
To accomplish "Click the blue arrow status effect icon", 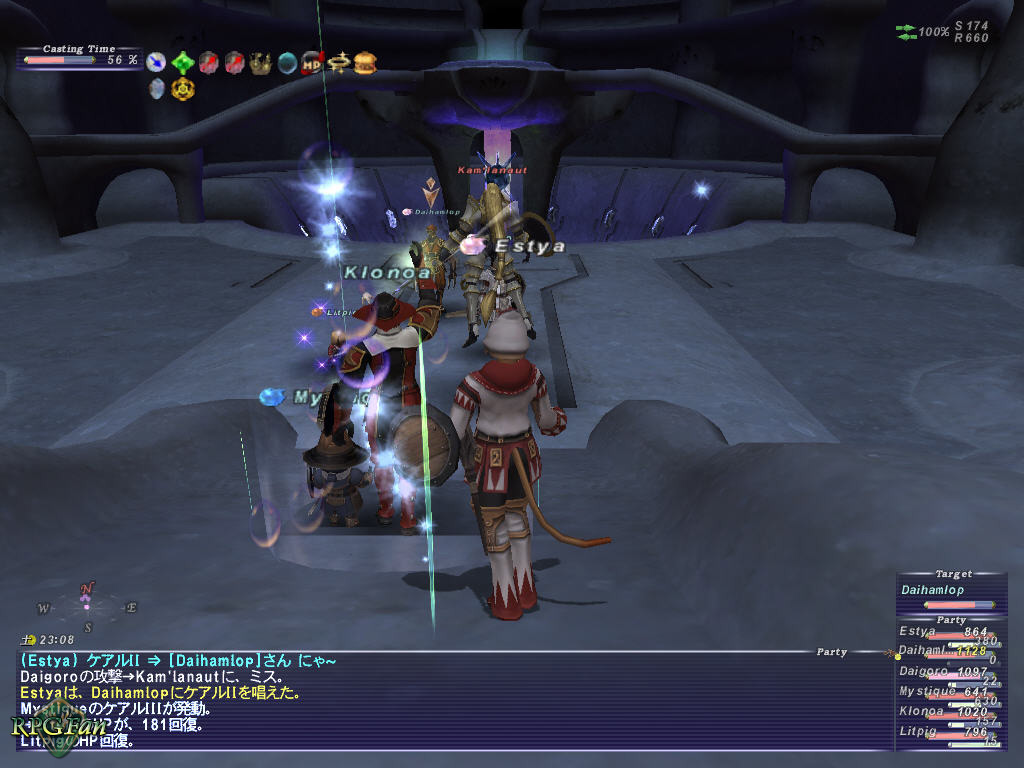I will coord(156,63).
